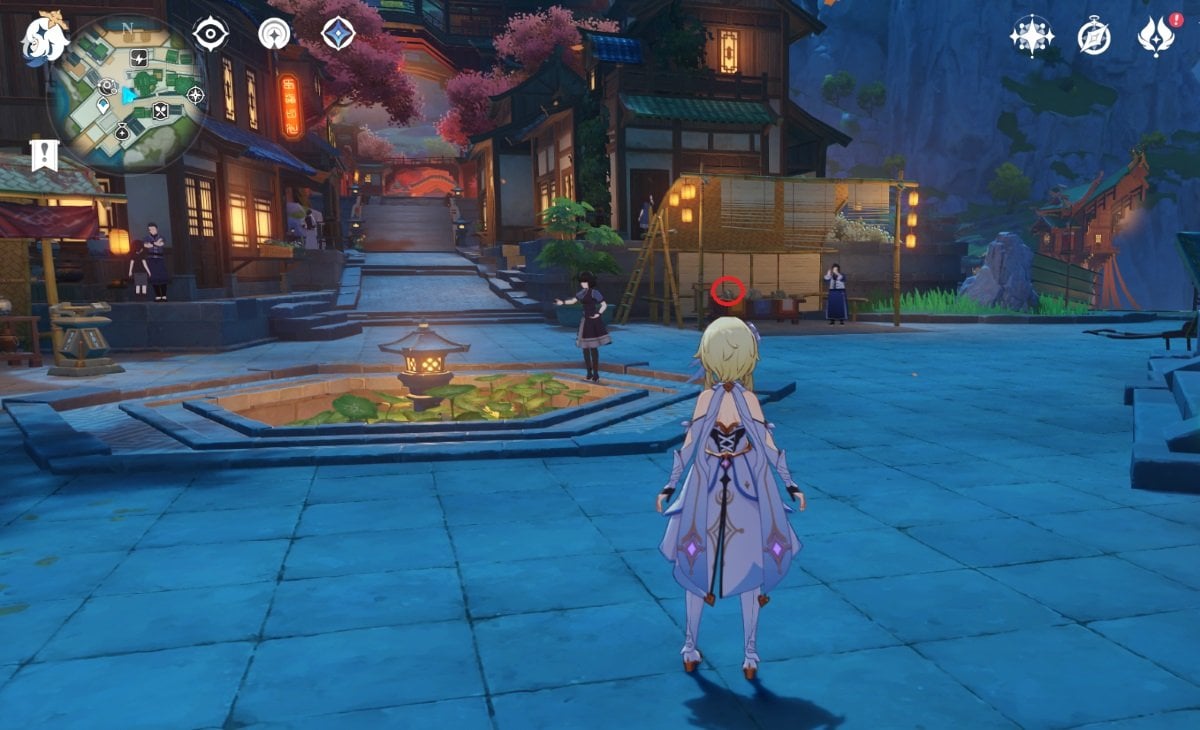Activate the eye-shaped Elemental Sight icon
This screenshot has width=1200, height=730.
pyautogui.click(x=210, y=34)
